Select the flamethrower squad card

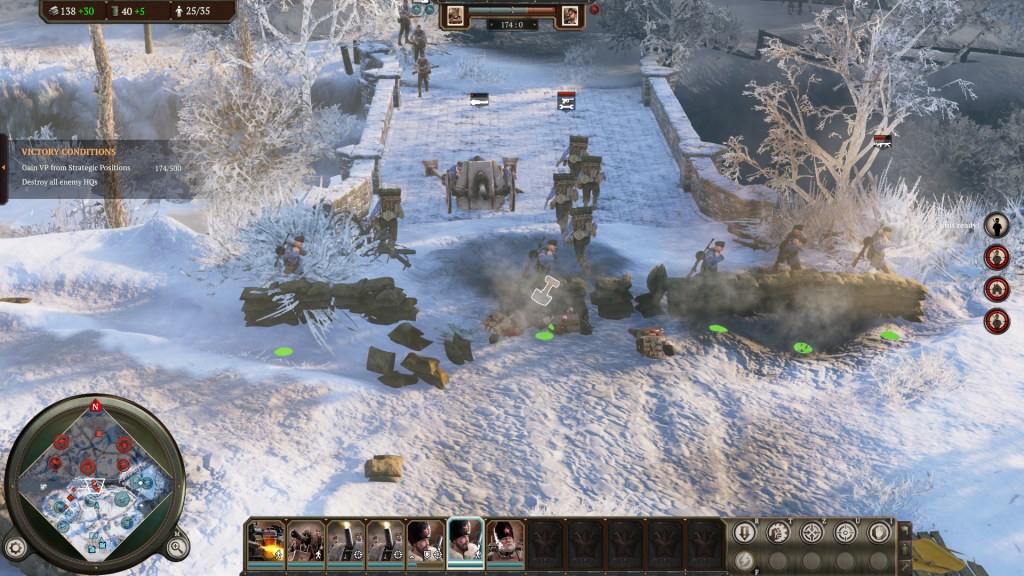coord(266,541)
